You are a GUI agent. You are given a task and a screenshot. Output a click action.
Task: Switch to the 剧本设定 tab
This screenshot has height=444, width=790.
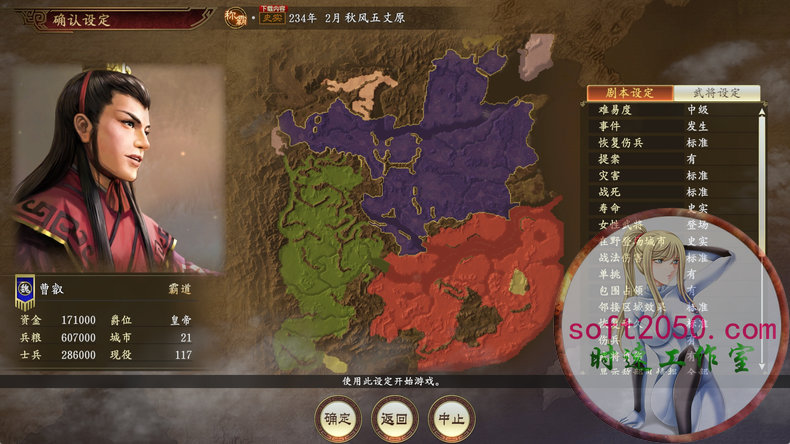pyautogui.click(x=628, y=93)
